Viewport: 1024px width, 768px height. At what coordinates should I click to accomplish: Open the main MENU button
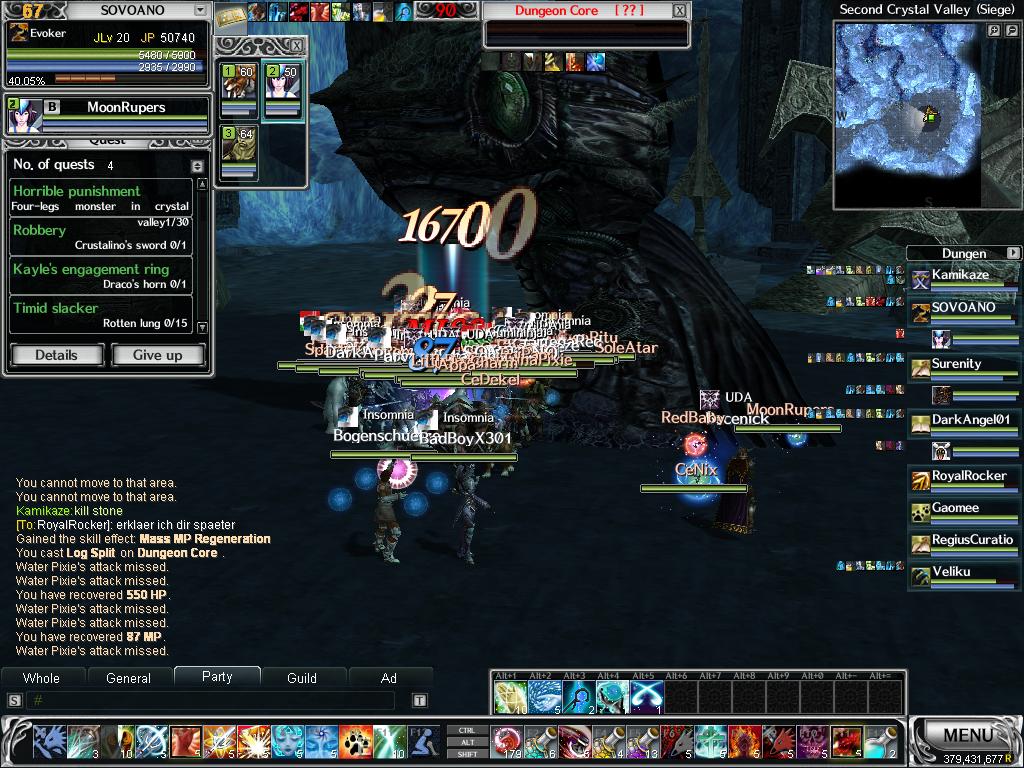(x=967, y=736)
